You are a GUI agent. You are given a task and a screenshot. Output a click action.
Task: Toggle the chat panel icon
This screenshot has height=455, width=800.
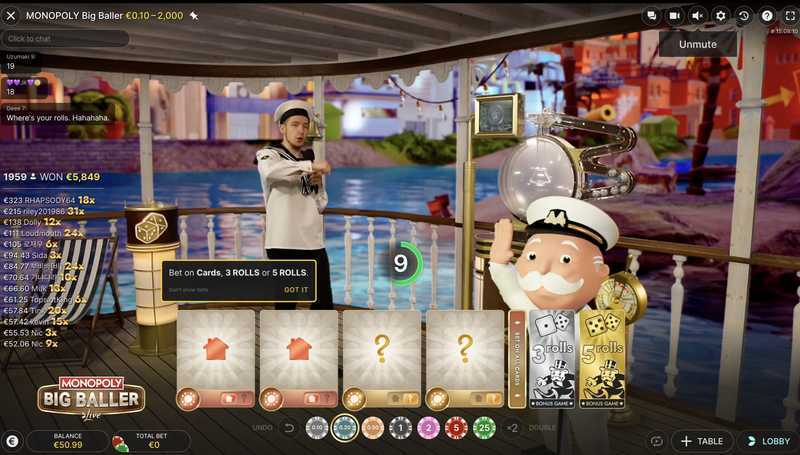[651, 16]
